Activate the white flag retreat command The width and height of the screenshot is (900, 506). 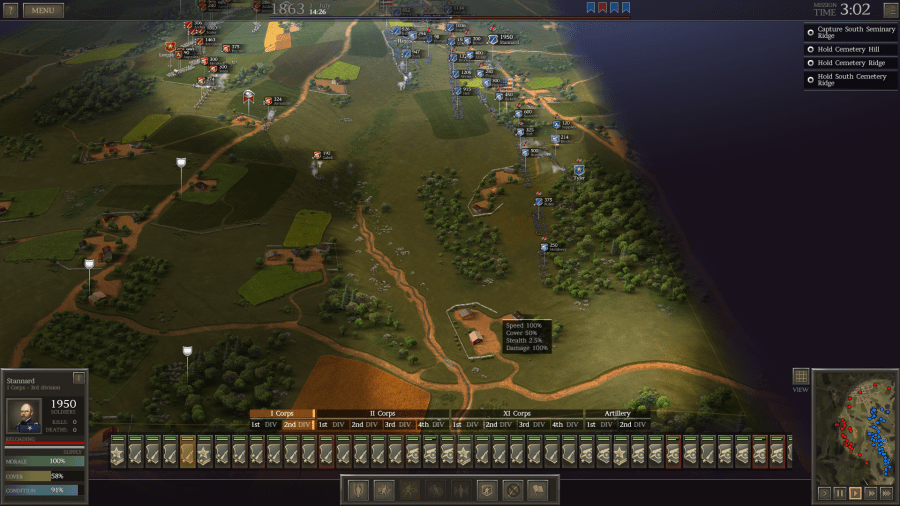pyautogui.click(x=537, y=490)
